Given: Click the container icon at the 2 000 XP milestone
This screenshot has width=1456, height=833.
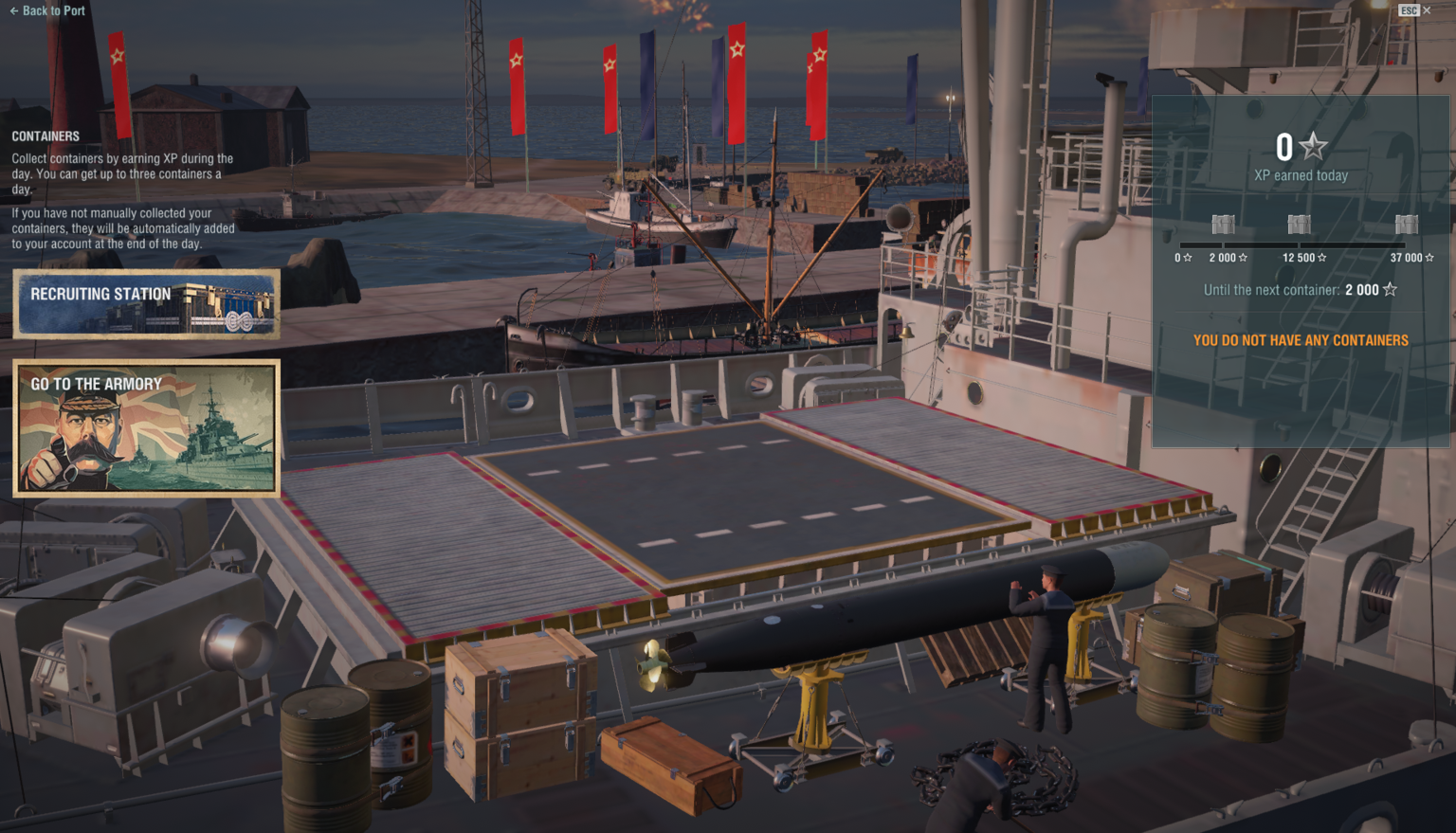Looking at the screenshot, I should tap(1223, 224).
